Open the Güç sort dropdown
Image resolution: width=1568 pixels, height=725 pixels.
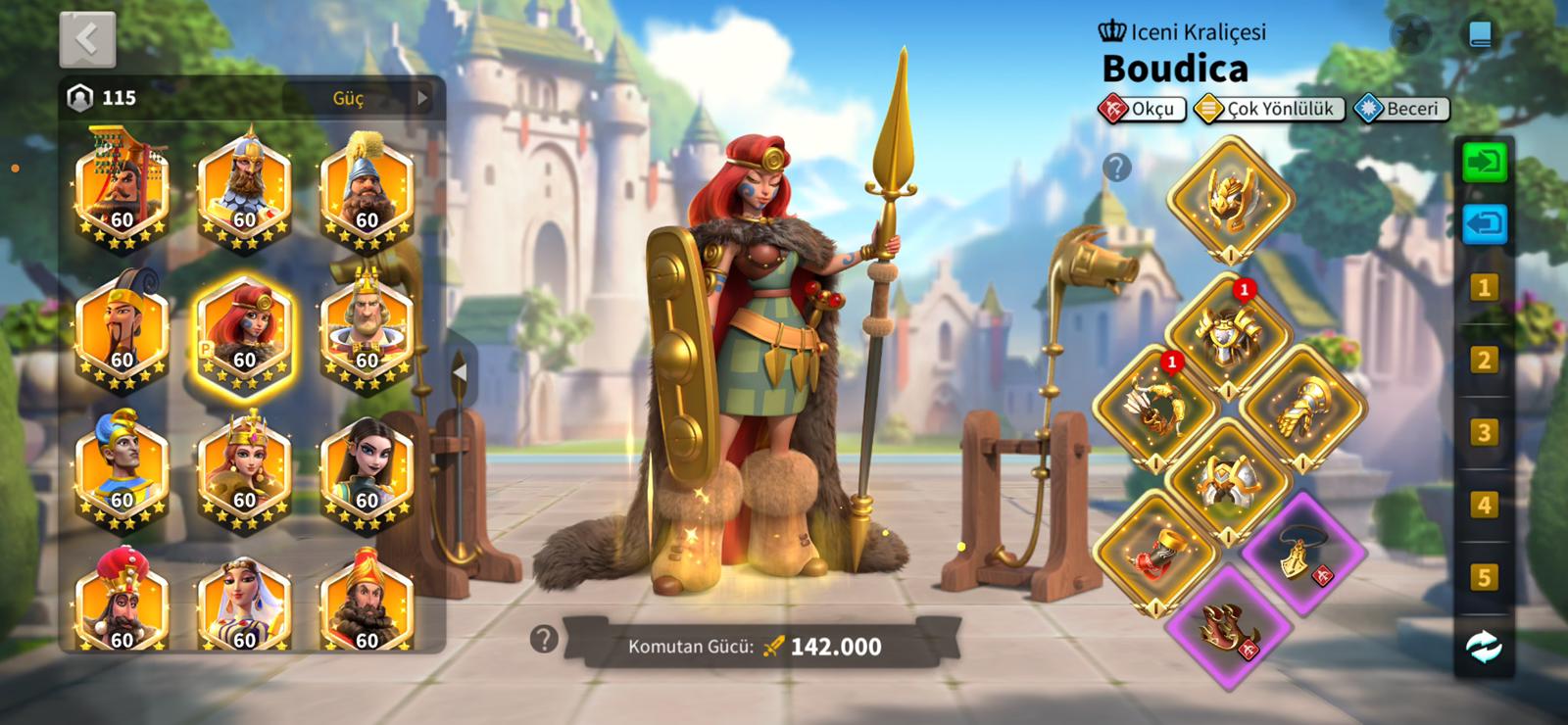tap(358, 98)
